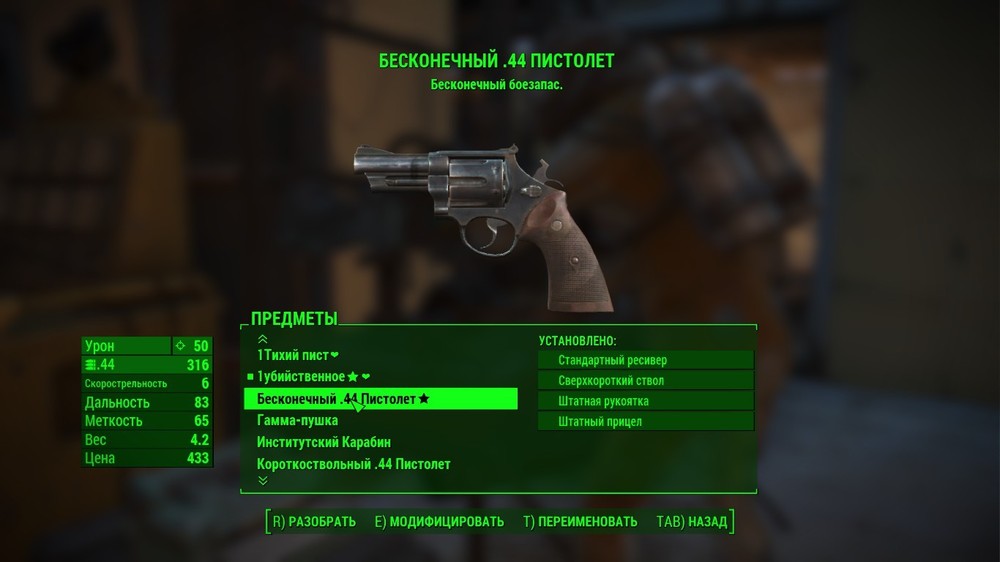Go back with the НАЗАД button

pos(692,521)
